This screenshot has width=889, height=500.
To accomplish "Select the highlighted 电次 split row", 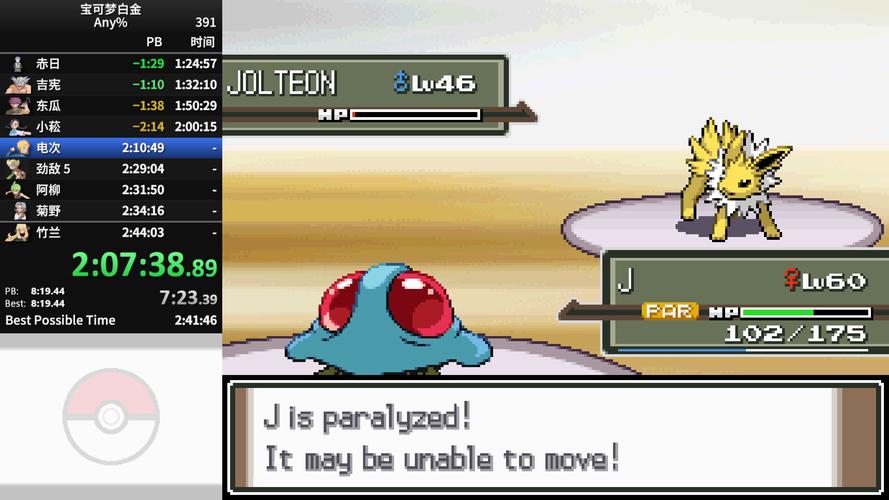I will [110, 148].
